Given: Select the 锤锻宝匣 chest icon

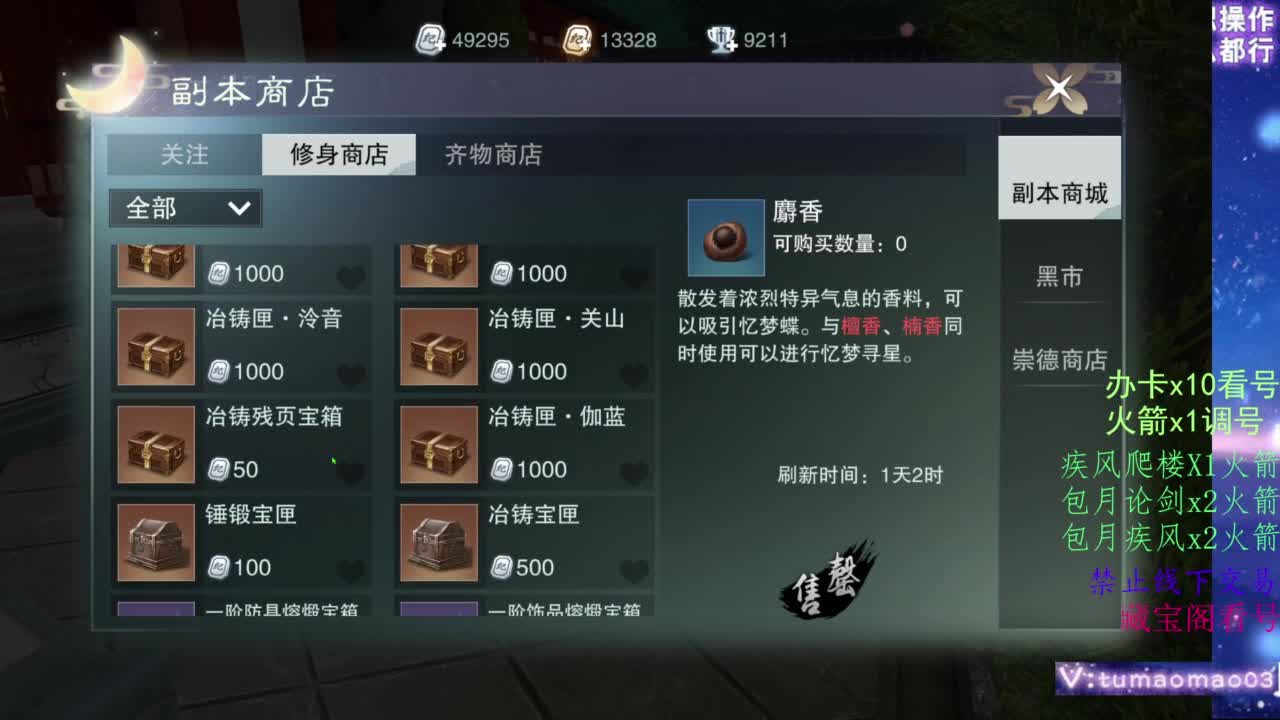Looking at the screenshot, I should pos(154,542).
